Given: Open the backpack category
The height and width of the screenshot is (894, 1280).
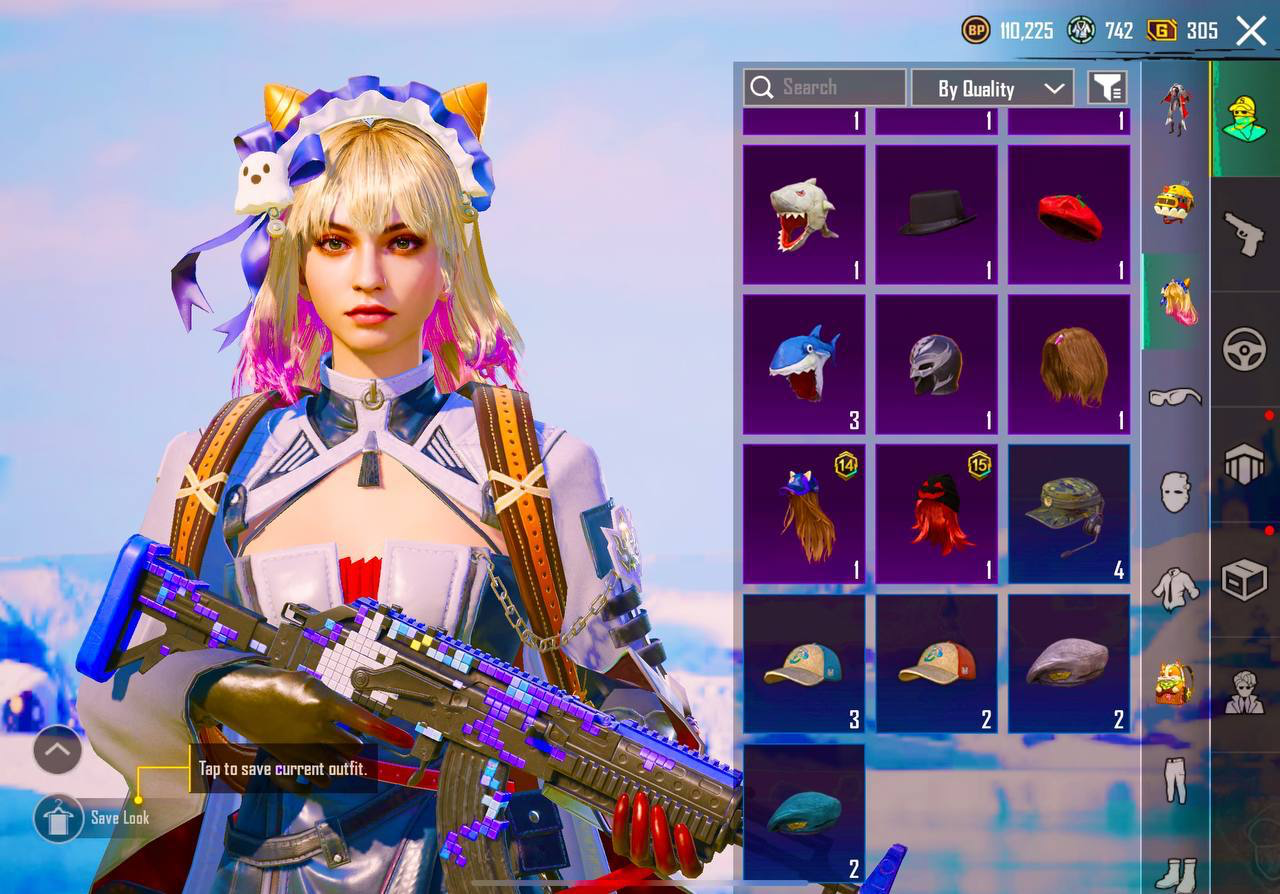Looking at the screenshot, I should [x=1175, y=685].
